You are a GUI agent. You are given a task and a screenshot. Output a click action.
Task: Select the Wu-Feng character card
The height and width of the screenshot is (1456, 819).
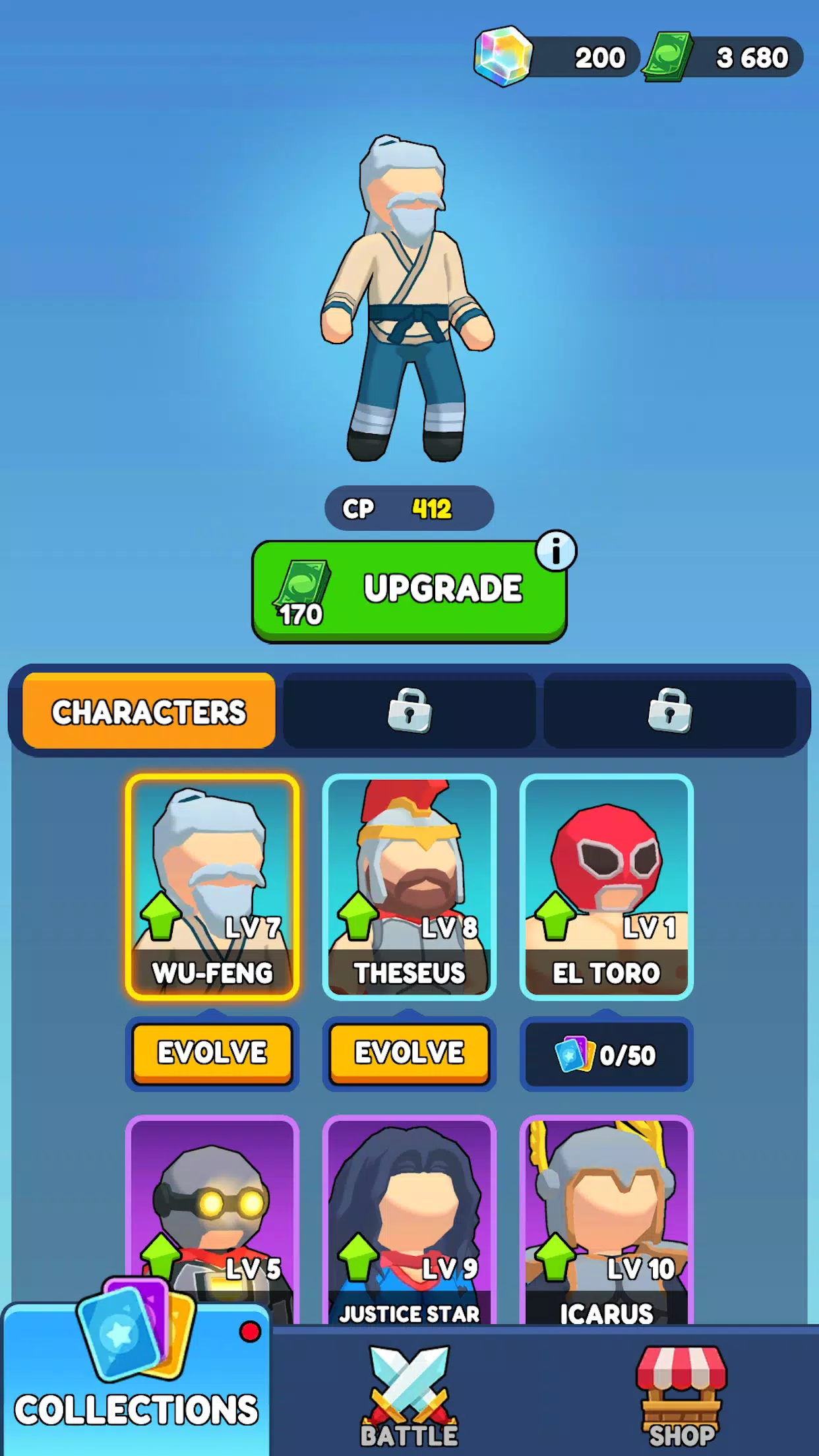pyautogui.click(x=212, y=887)
